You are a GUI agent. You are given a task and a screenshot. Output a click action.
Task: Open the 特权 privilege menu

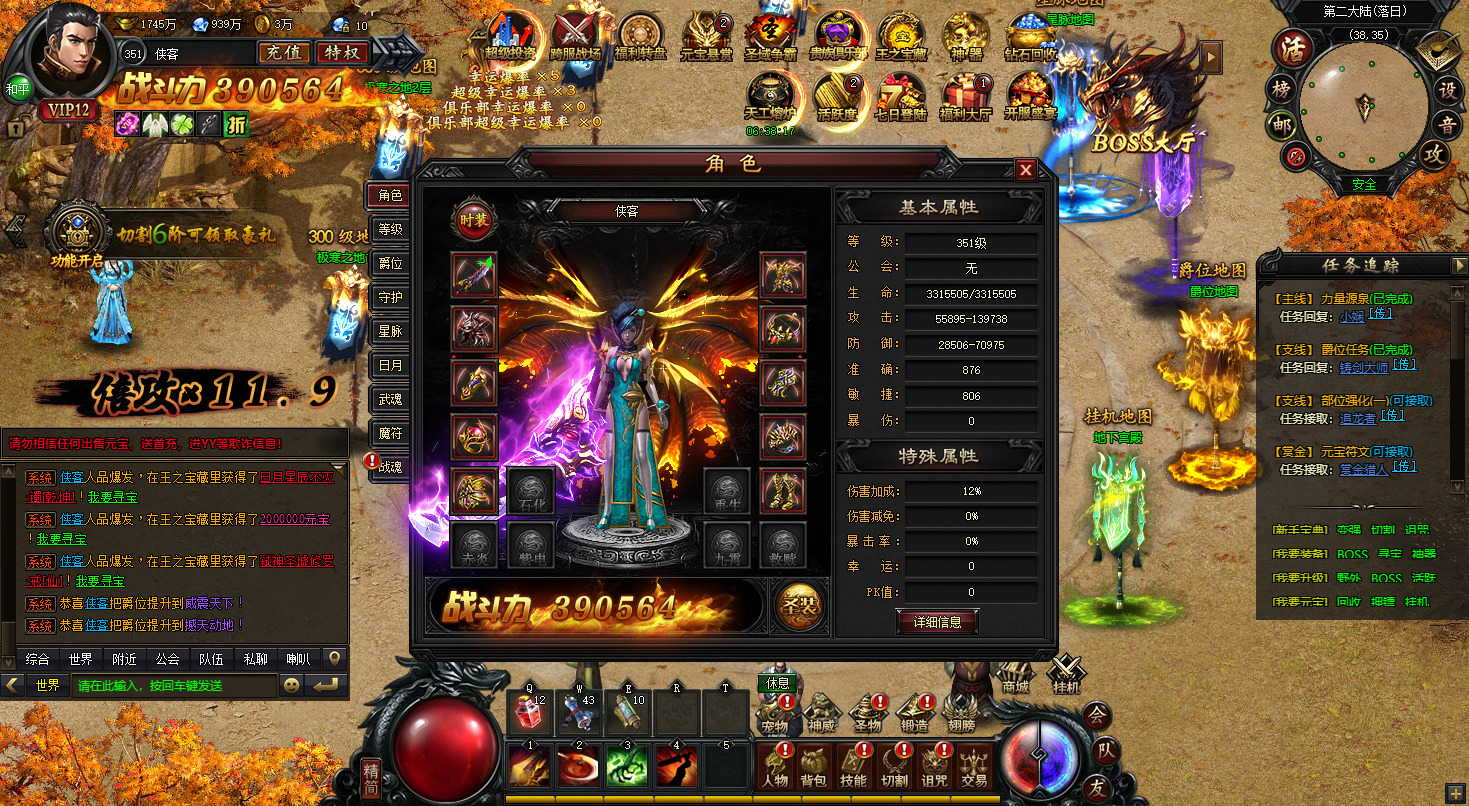click(342, 52)
